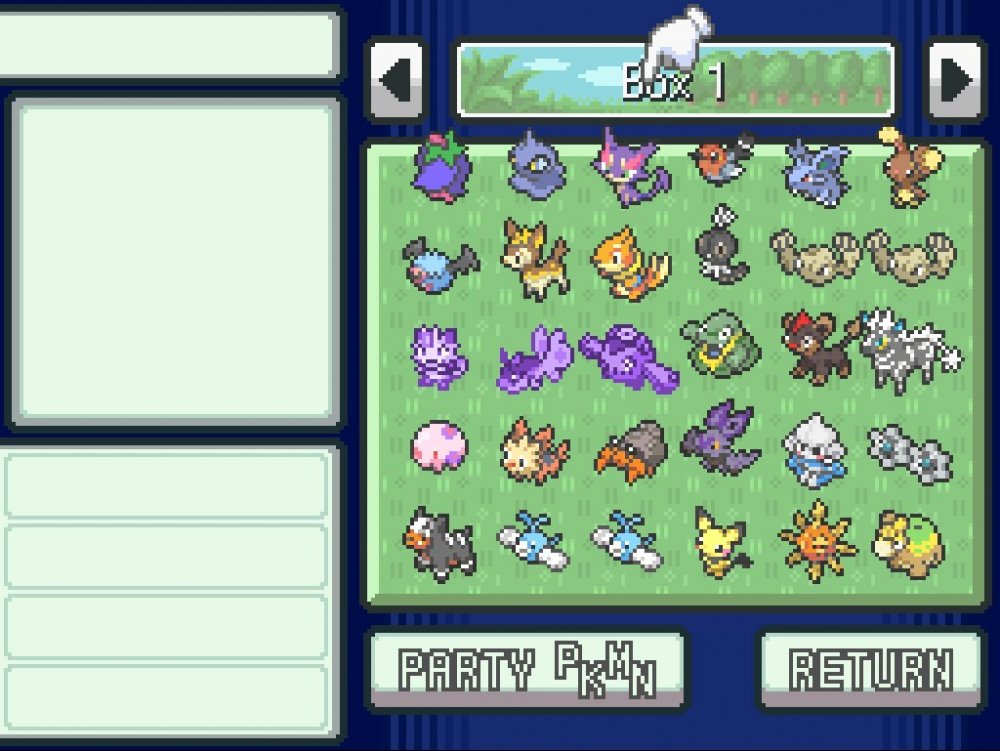The image size is (1000, 751).
Task: Select the Litleo slot
Action: (x=815, y=350)
